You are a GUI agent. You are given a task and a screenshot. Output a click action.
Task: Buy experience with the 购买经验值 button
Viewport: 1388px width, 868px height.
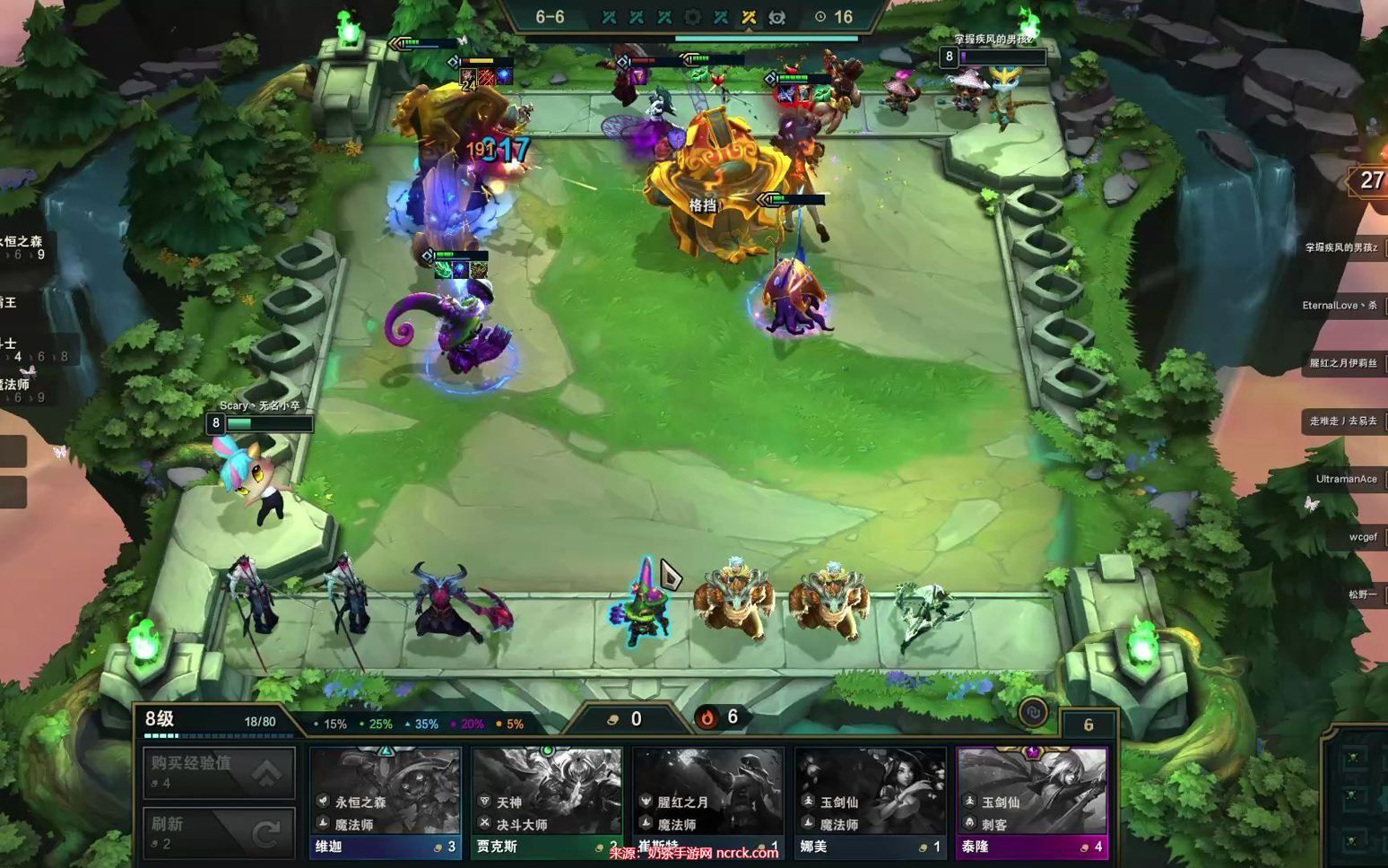pyautogui.click(x=219, y=771)
